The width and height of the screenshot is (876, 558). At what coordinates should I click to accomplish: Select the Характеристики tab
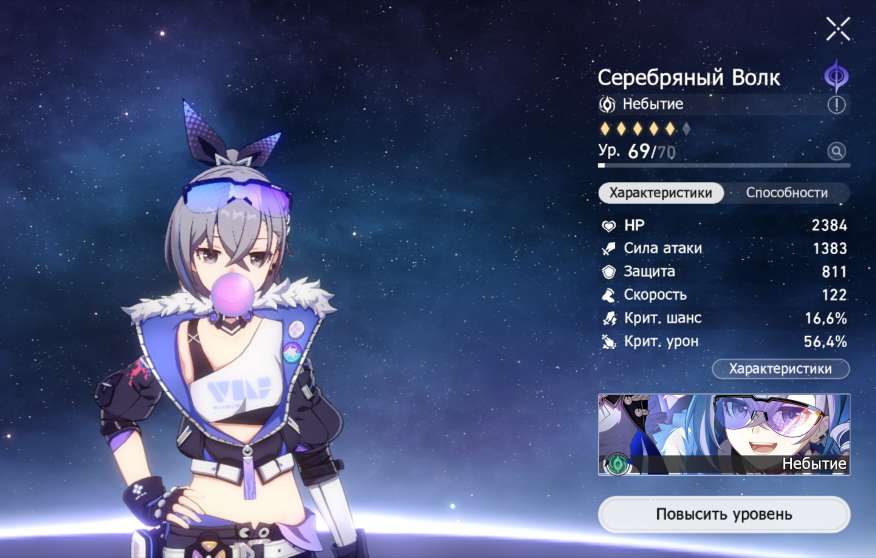(x=661, y=193)
